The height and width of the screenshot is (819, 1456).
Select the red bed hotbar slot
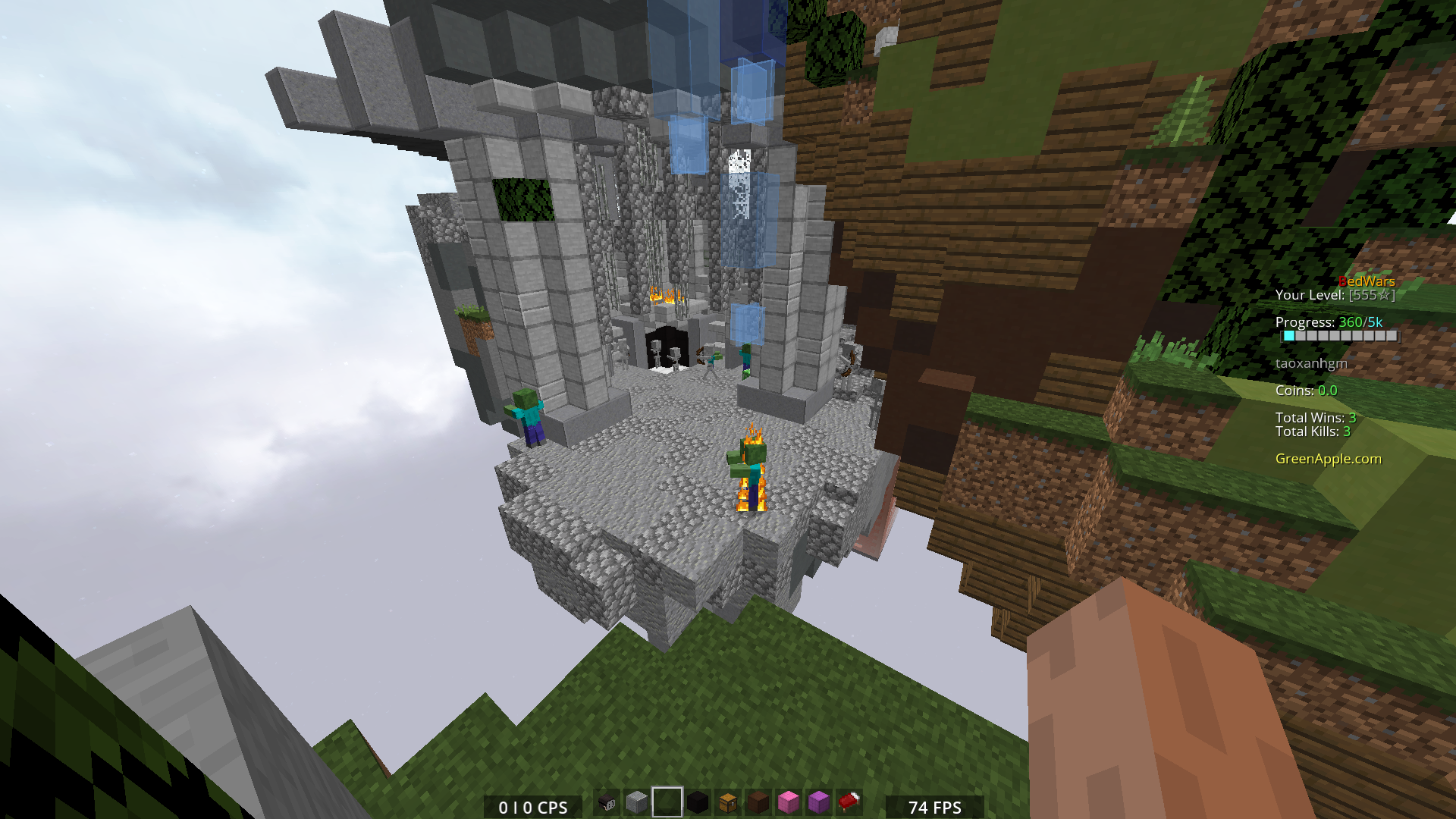click(849, 802)
